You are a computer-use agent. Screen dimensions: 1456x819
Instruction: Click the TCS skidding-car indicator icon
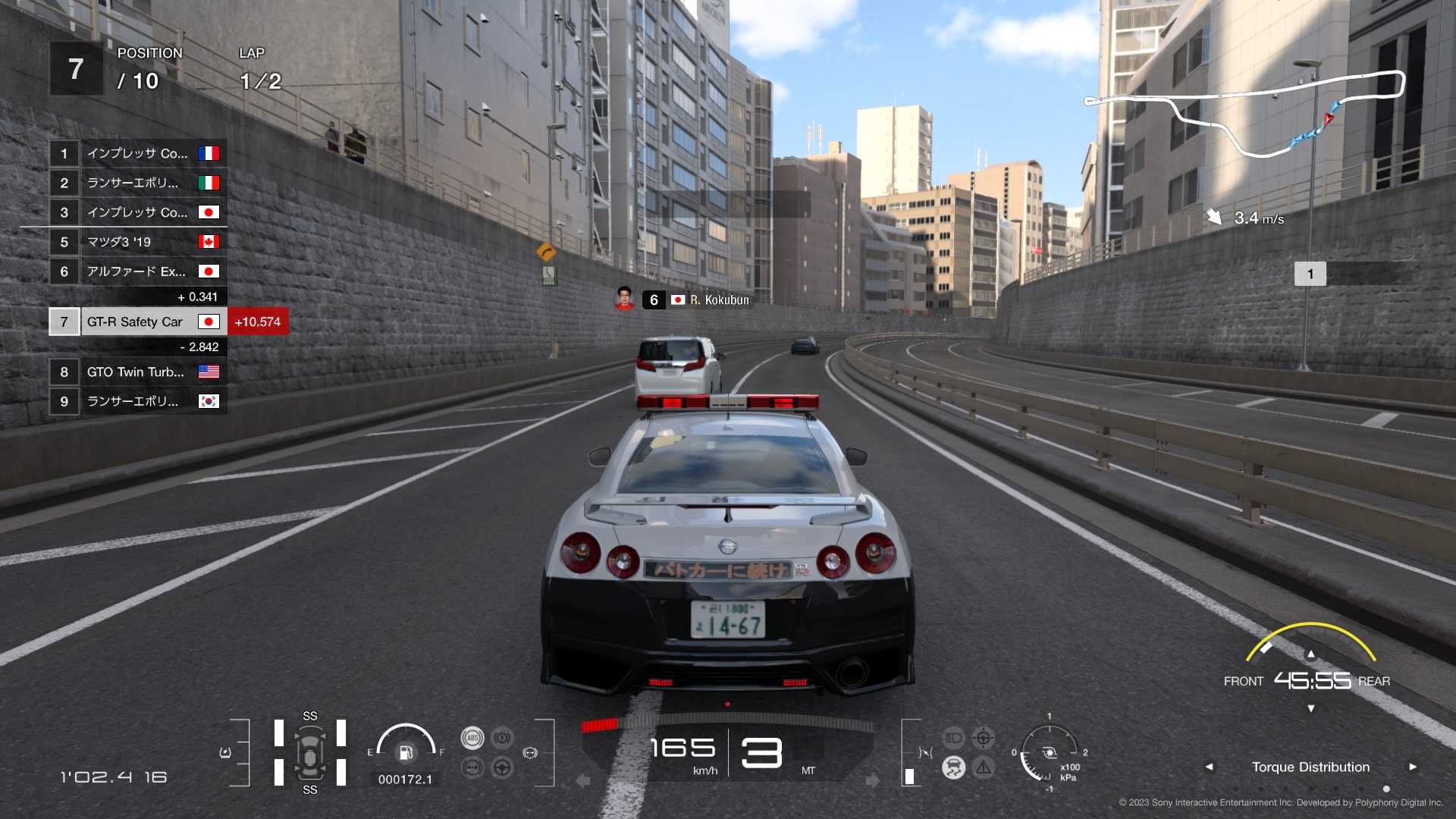point(954,767)
